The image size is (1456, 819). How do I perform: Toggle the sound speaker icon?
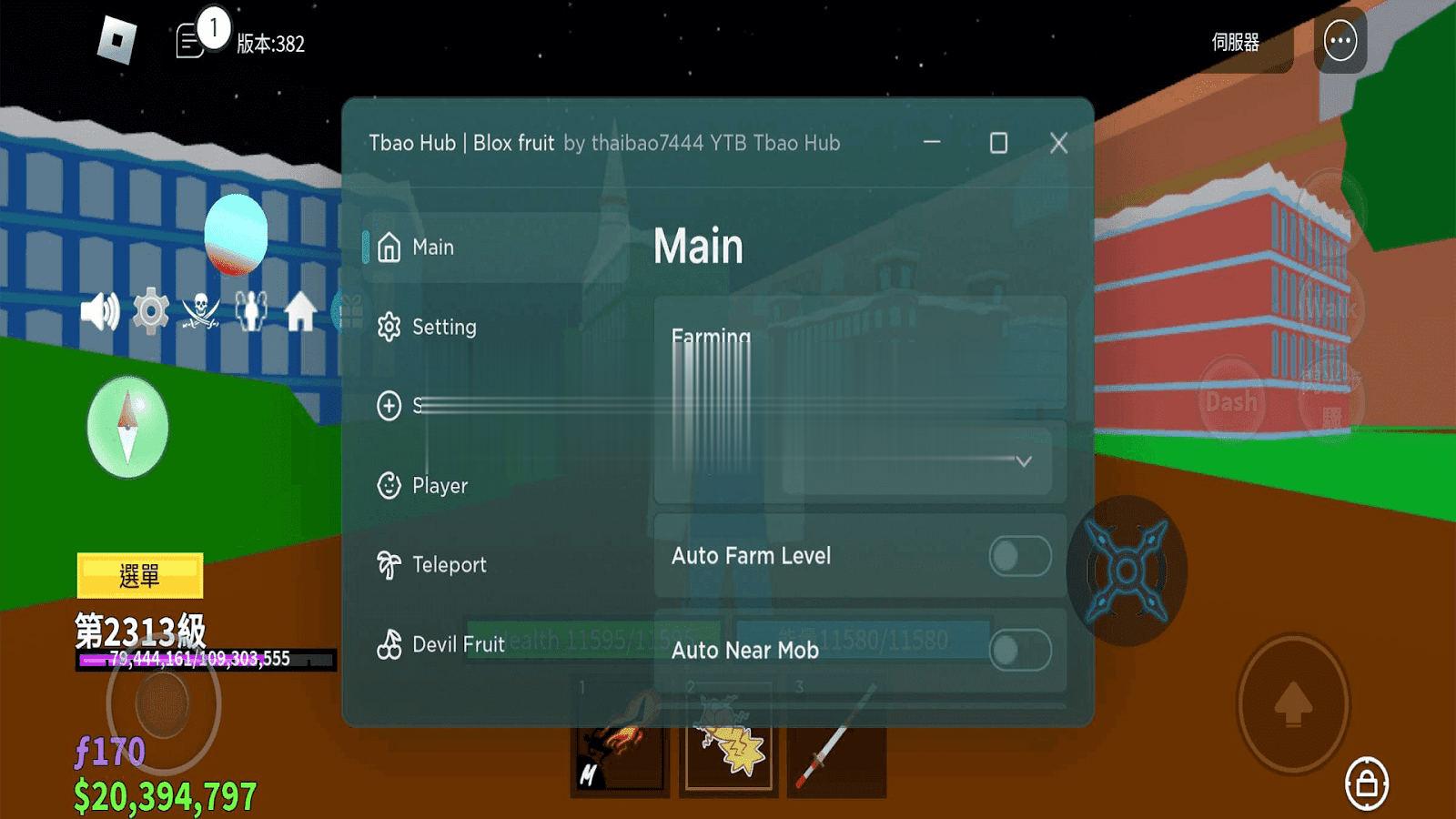[x=99, y=312]
